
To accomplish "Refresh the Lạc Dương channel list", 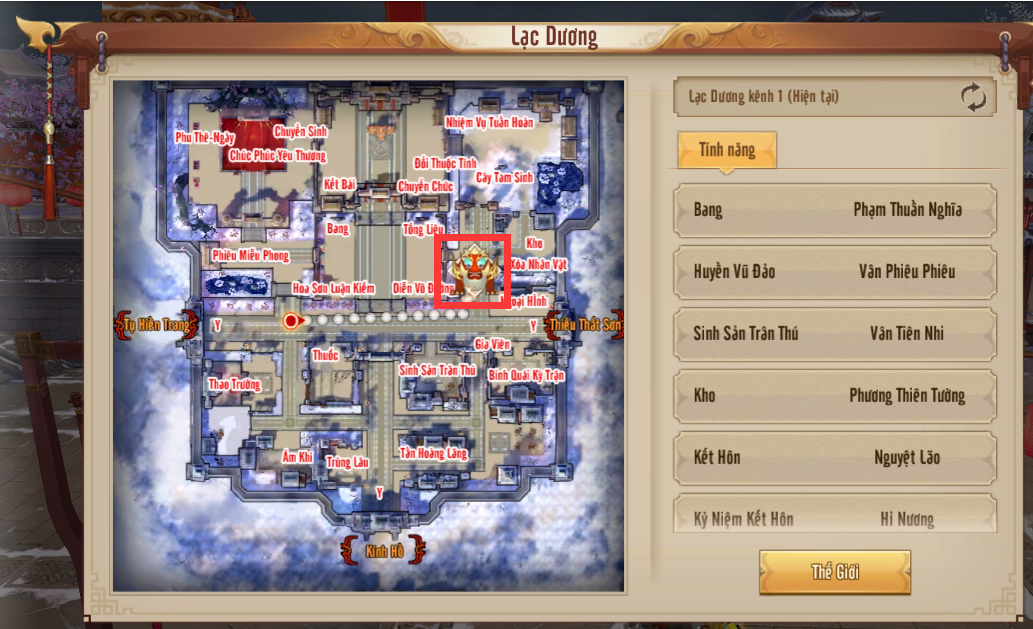I will click(973, 98).
